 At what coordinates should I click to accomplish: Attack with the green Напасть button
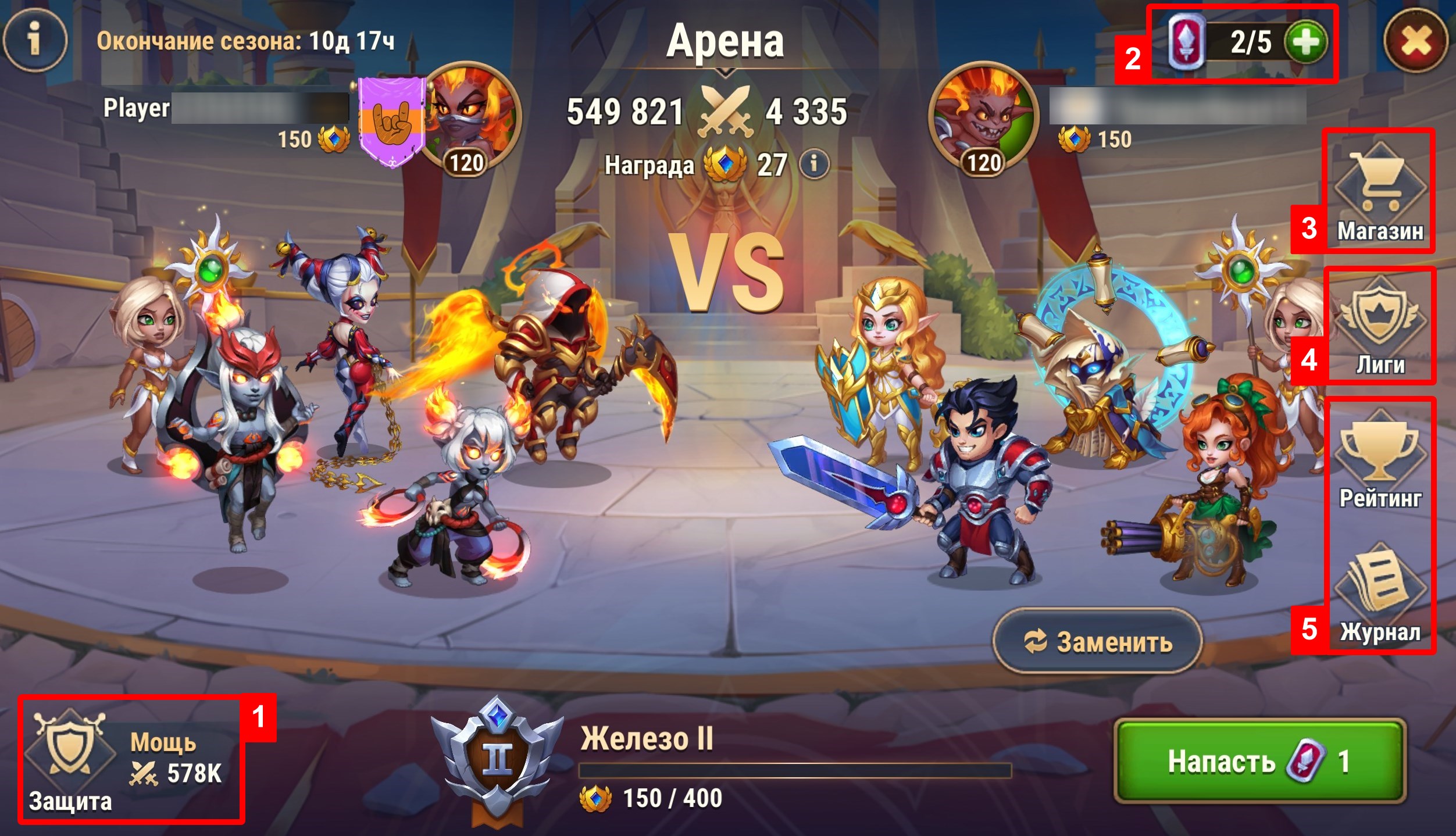click(x=1259, y=761)
